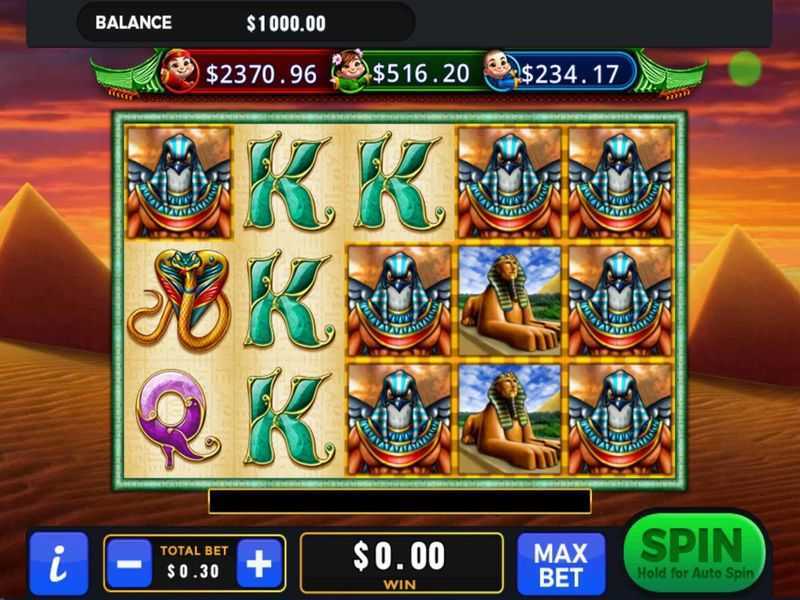Hit the green SPIN button

click(693, 555)
